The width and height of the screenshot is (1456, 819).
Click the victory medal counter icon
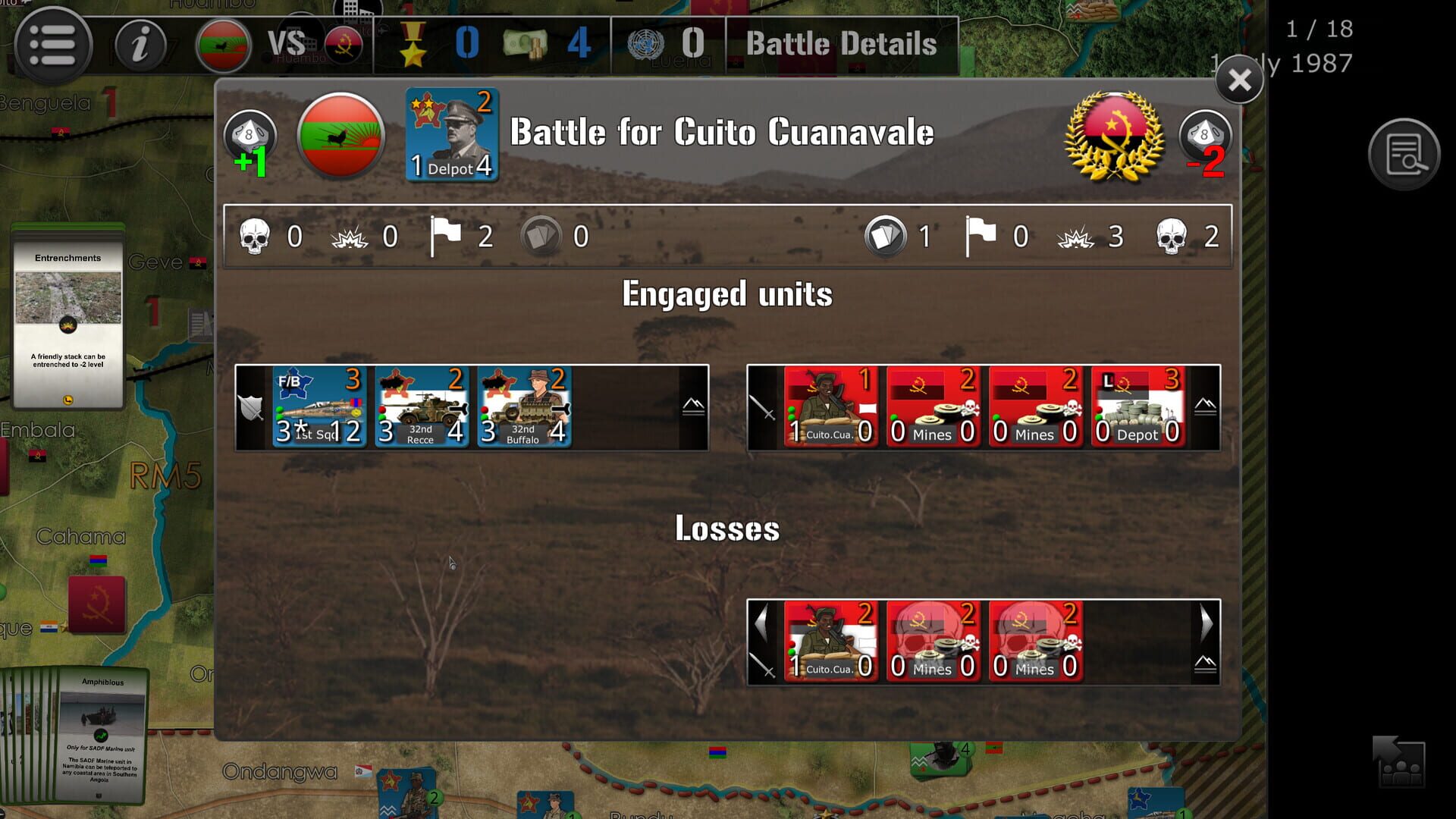click(x=413, y=44)
